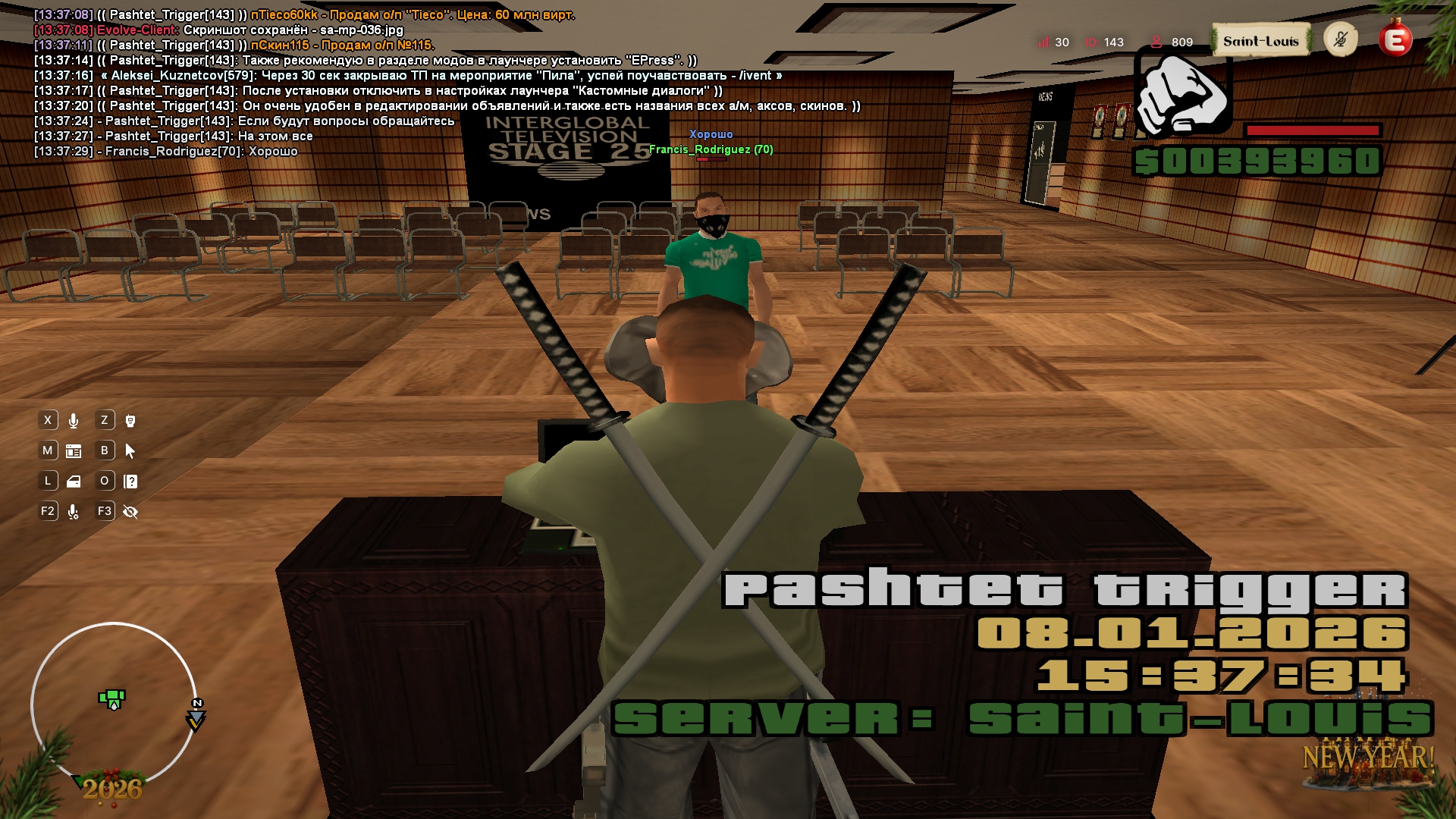Toggle the muted microphone button

tap(1340, 39)
